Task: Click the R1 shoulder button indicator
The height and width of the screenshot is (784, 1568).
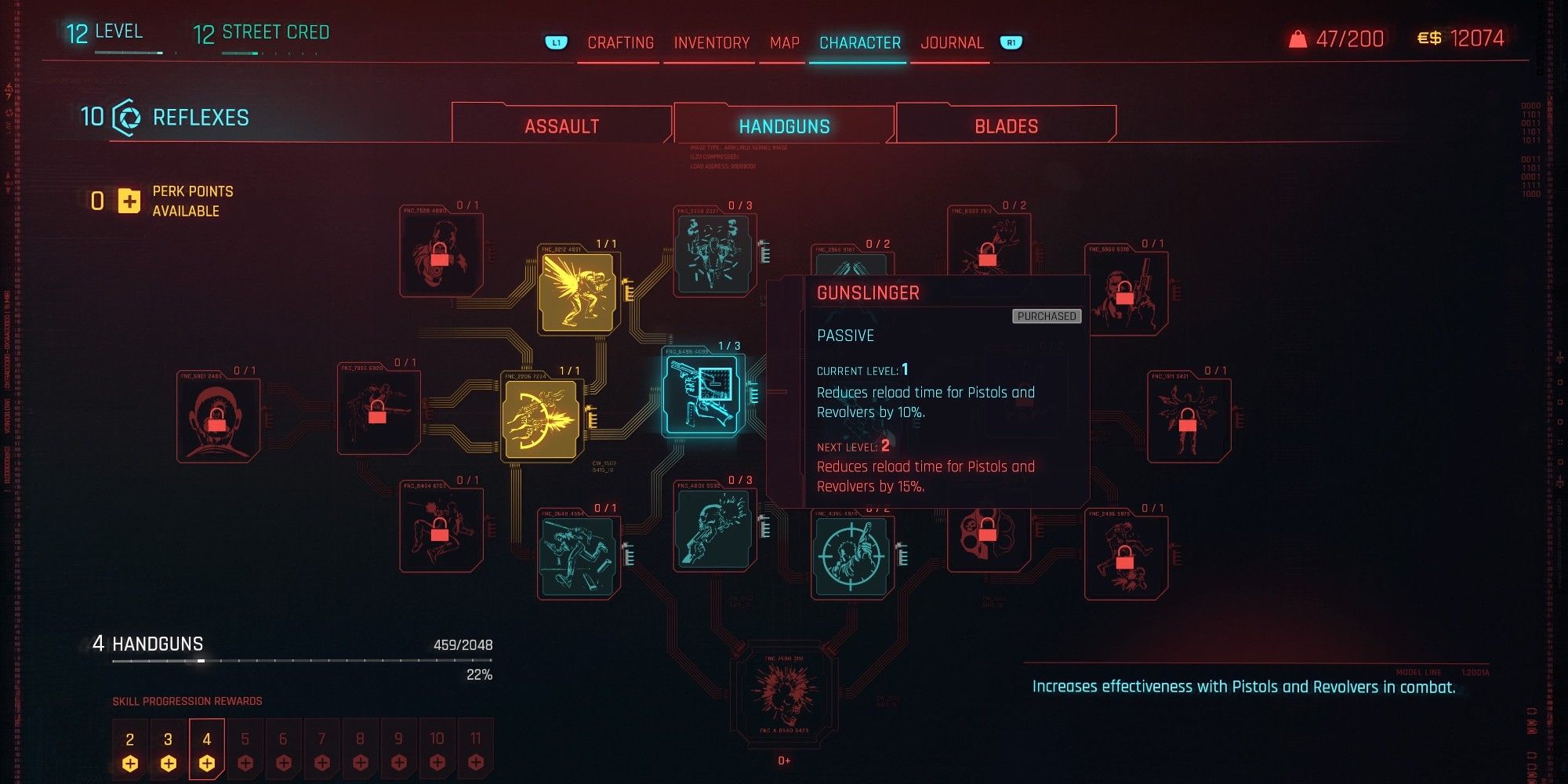Action: tap(1011, 43)
